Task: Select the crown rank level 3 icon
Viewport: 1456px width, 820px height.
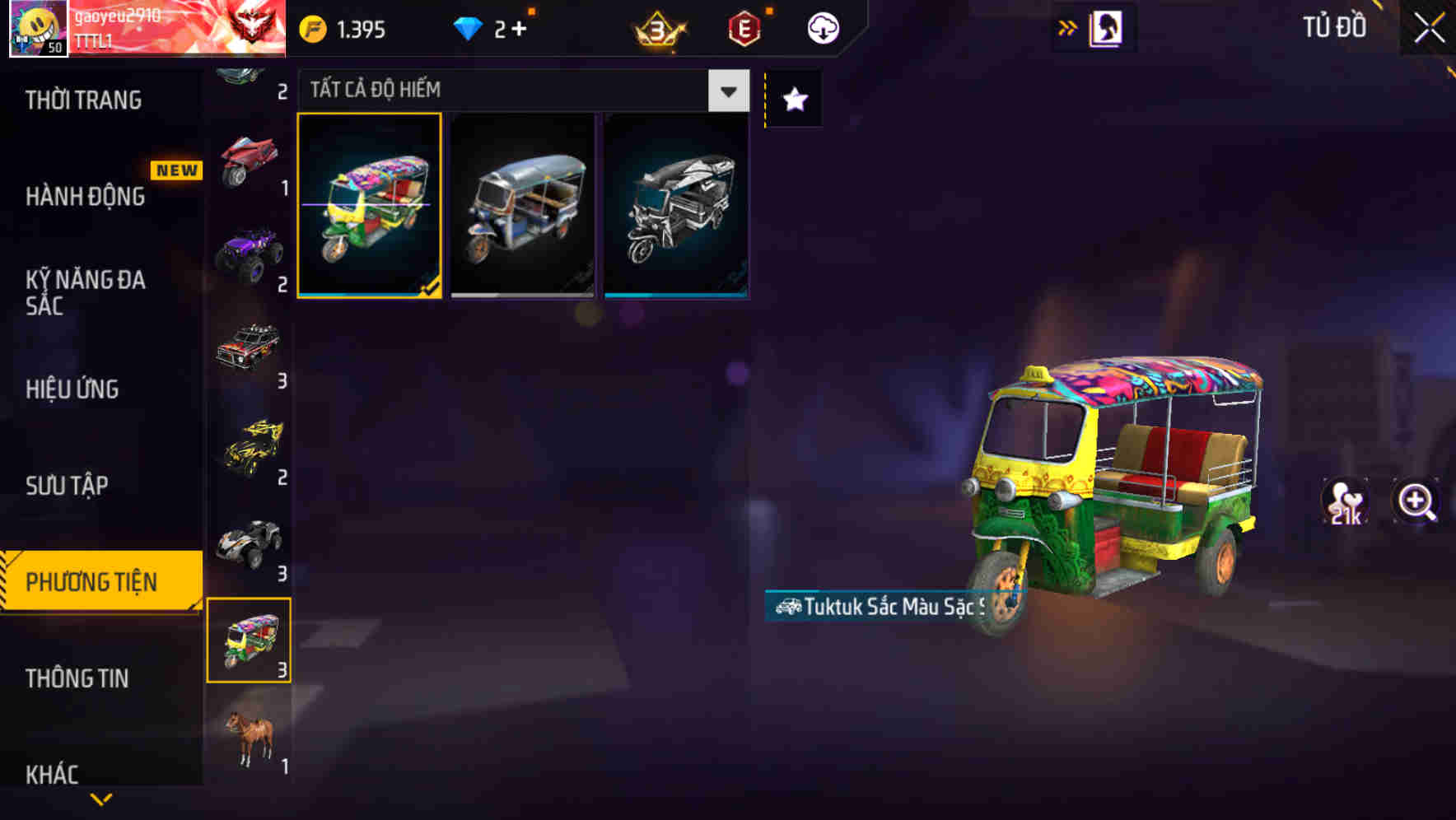Action: pos(658,27)
